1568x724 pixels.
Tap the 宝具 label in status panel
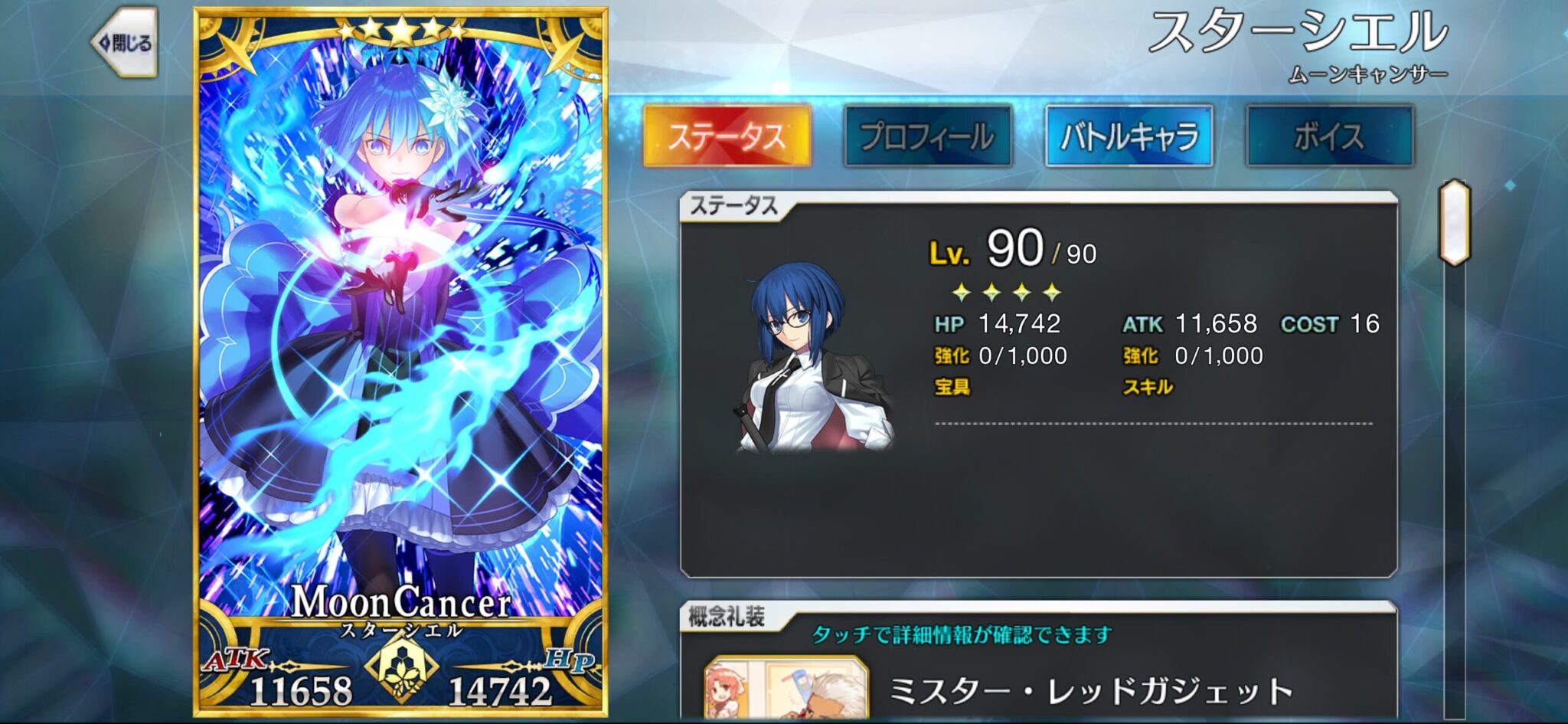[952, 387]
